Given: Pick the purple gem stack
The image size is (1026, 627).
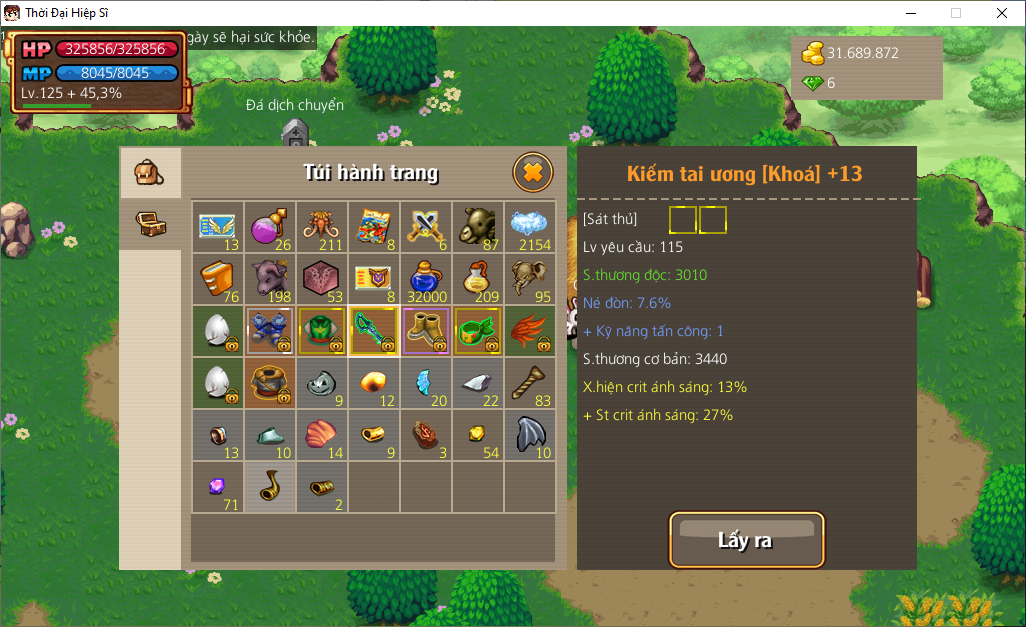Looking at the screenshot, I should coord(218,487).
